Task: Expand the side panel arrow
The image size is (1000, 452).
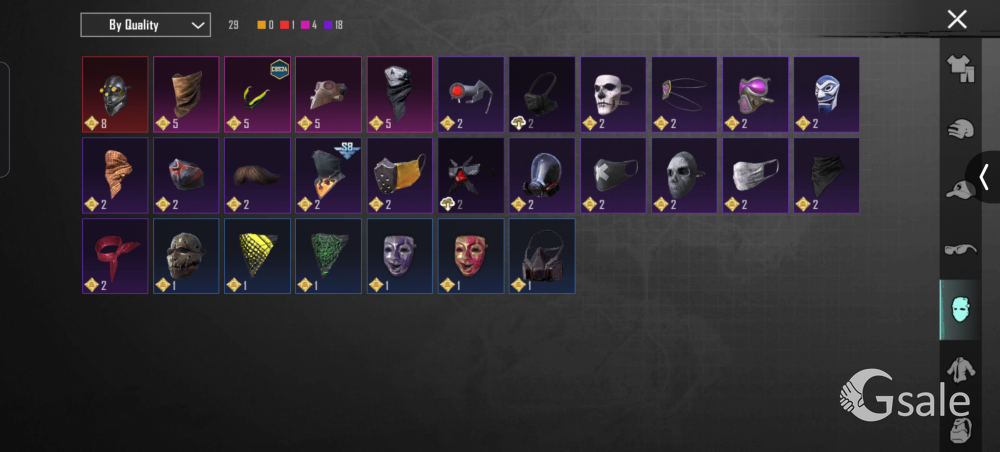Action: (984, 177)
